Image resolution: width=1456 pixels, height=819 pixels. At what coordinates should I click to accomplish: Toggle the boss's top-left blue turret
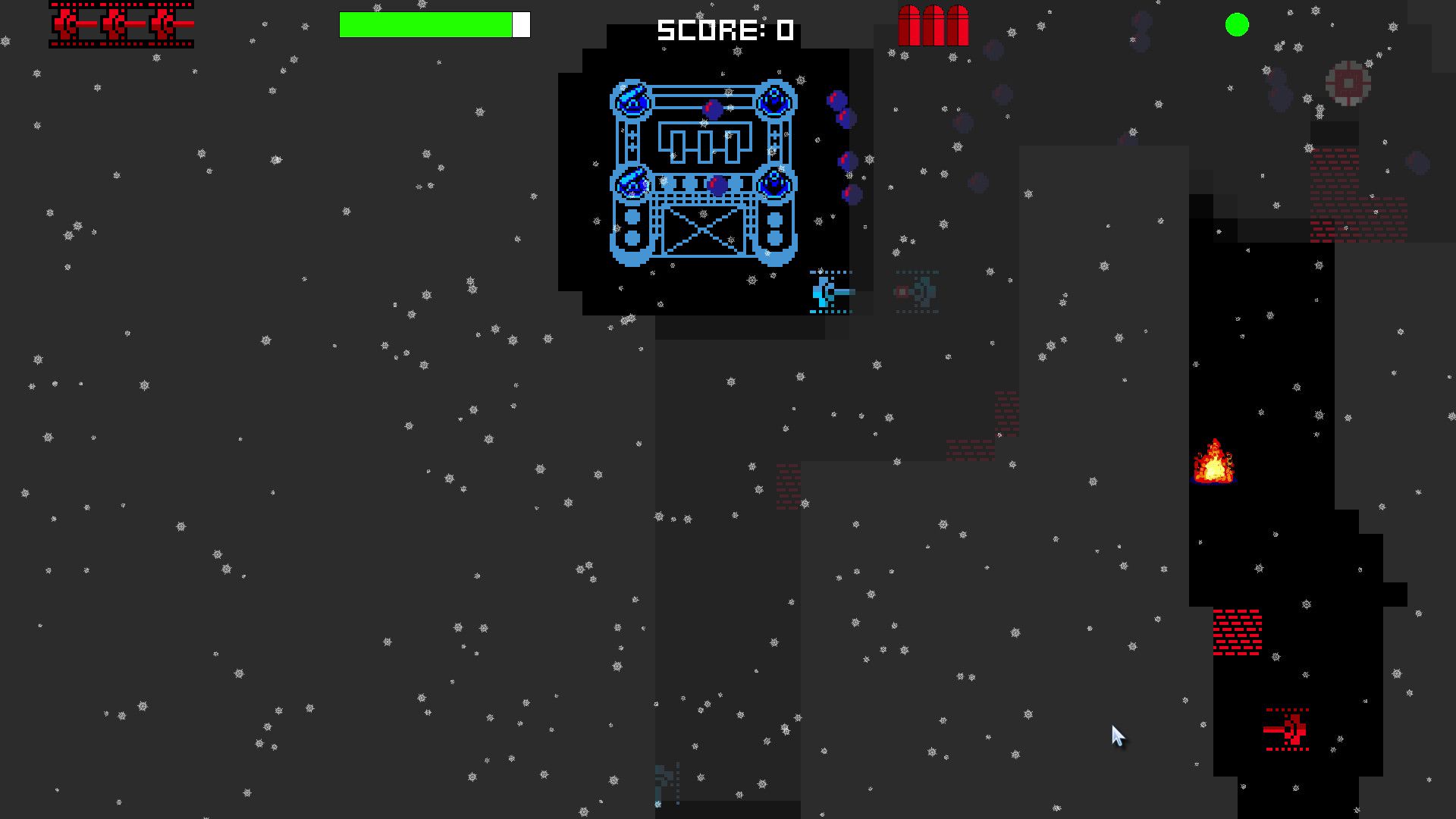coord(629,99)
